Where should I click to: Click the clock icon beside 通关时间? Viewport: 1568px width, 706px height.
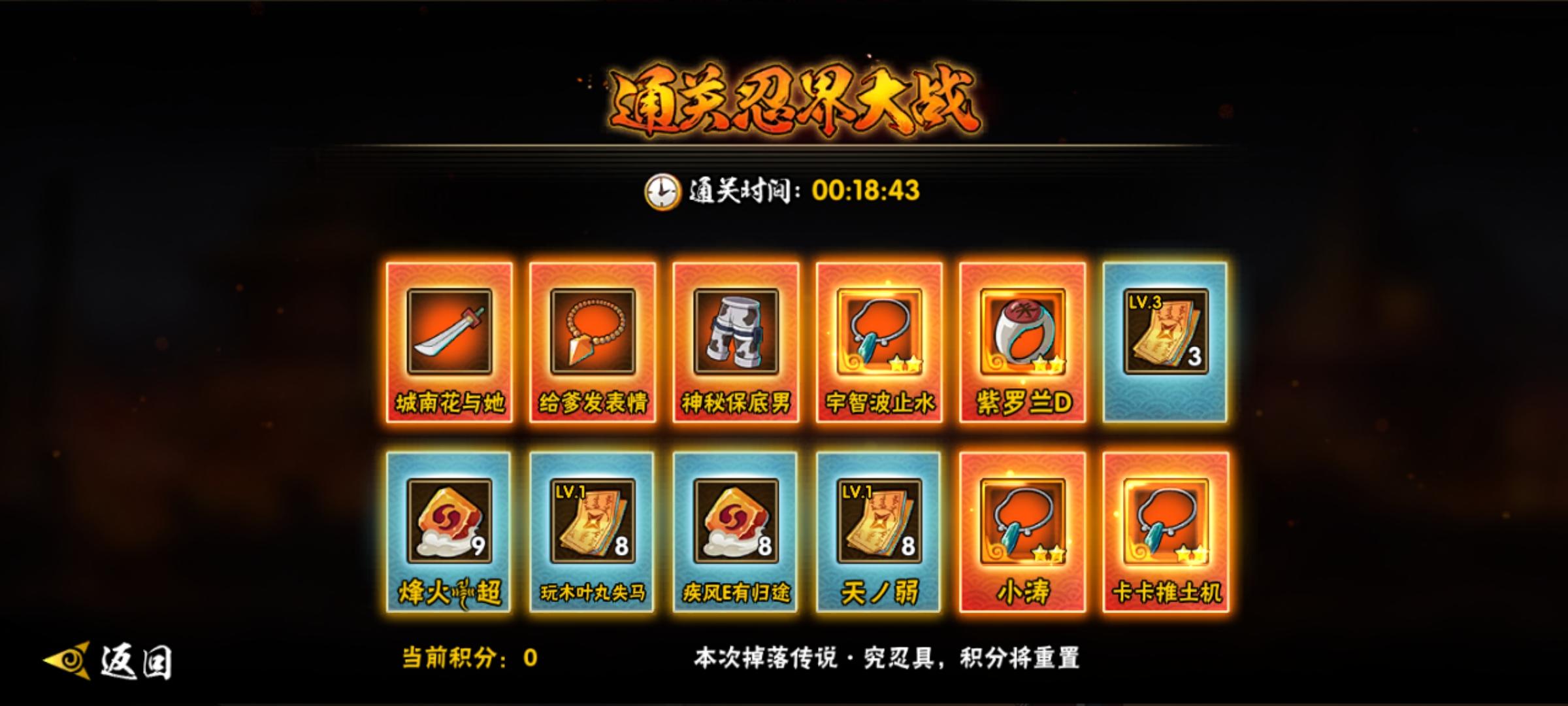click(x=662, y=191)
